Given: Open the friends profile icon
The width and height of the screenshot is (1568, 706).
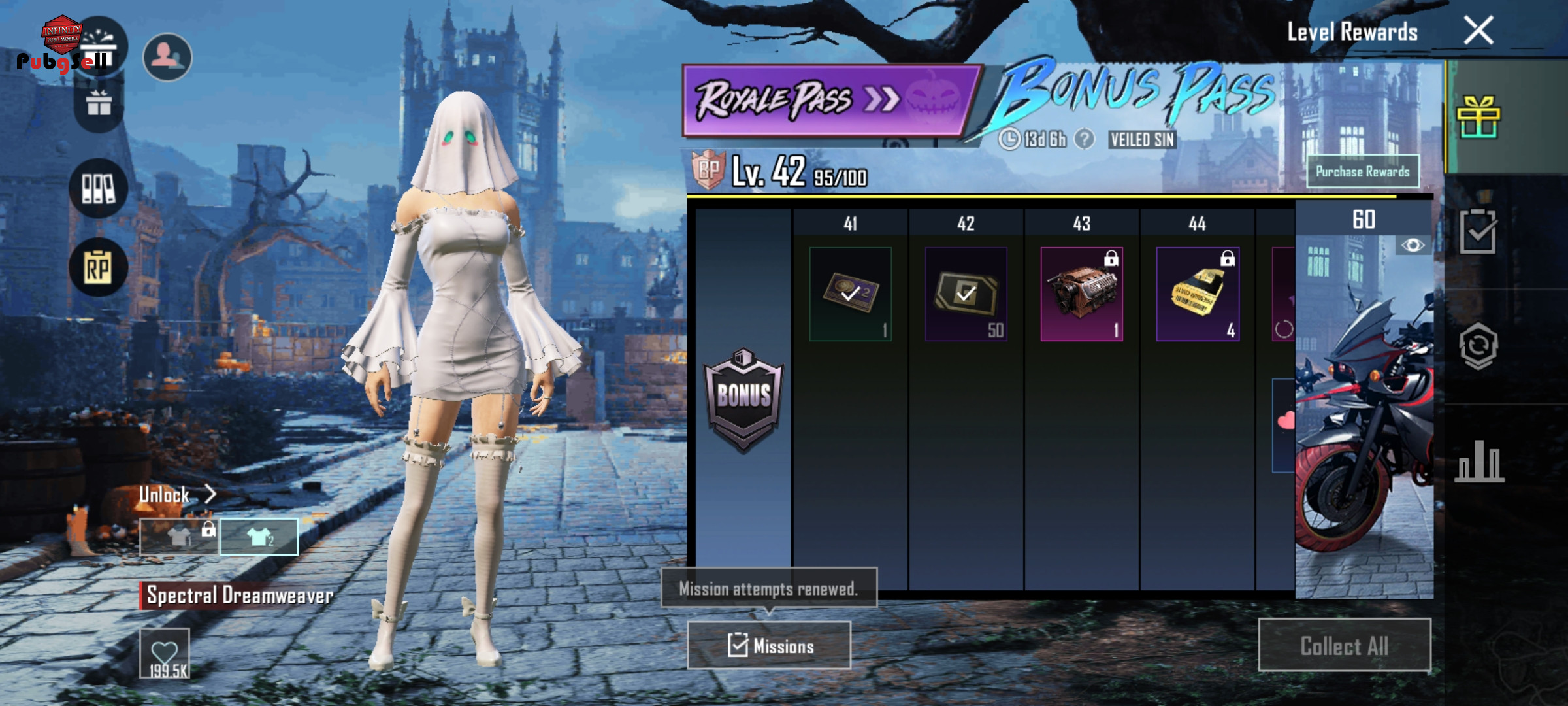Looking at the screenshot, I should point(167,58).
